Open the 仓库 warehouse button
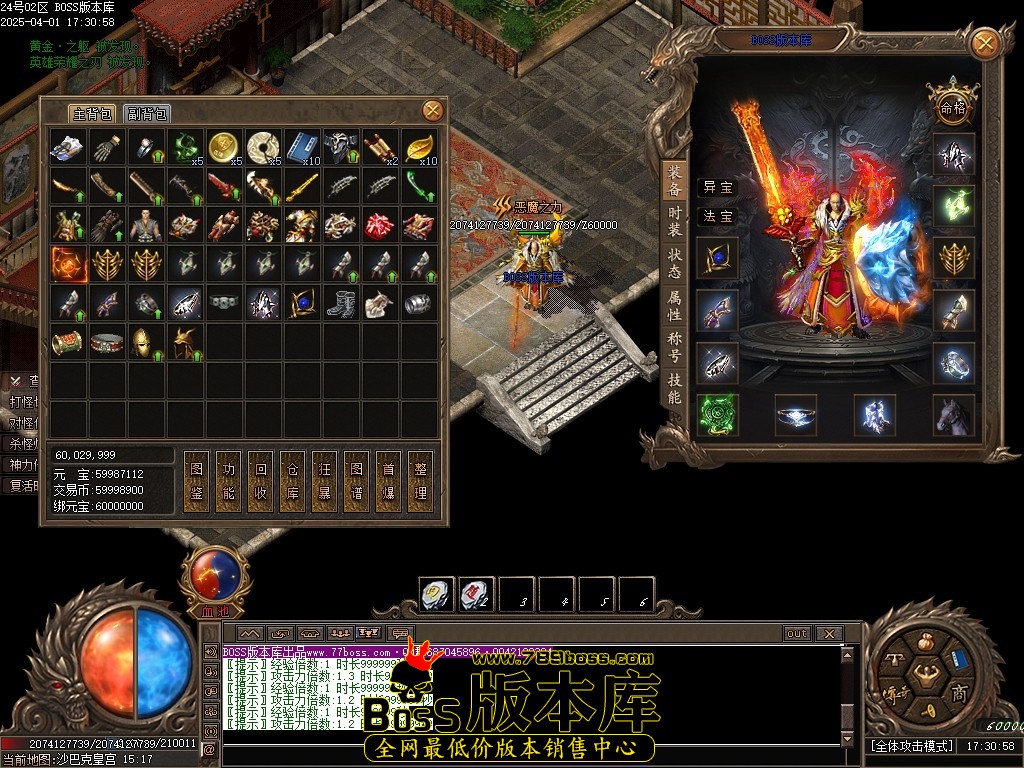The image size is (1024, 768). (x=292, y=480)
